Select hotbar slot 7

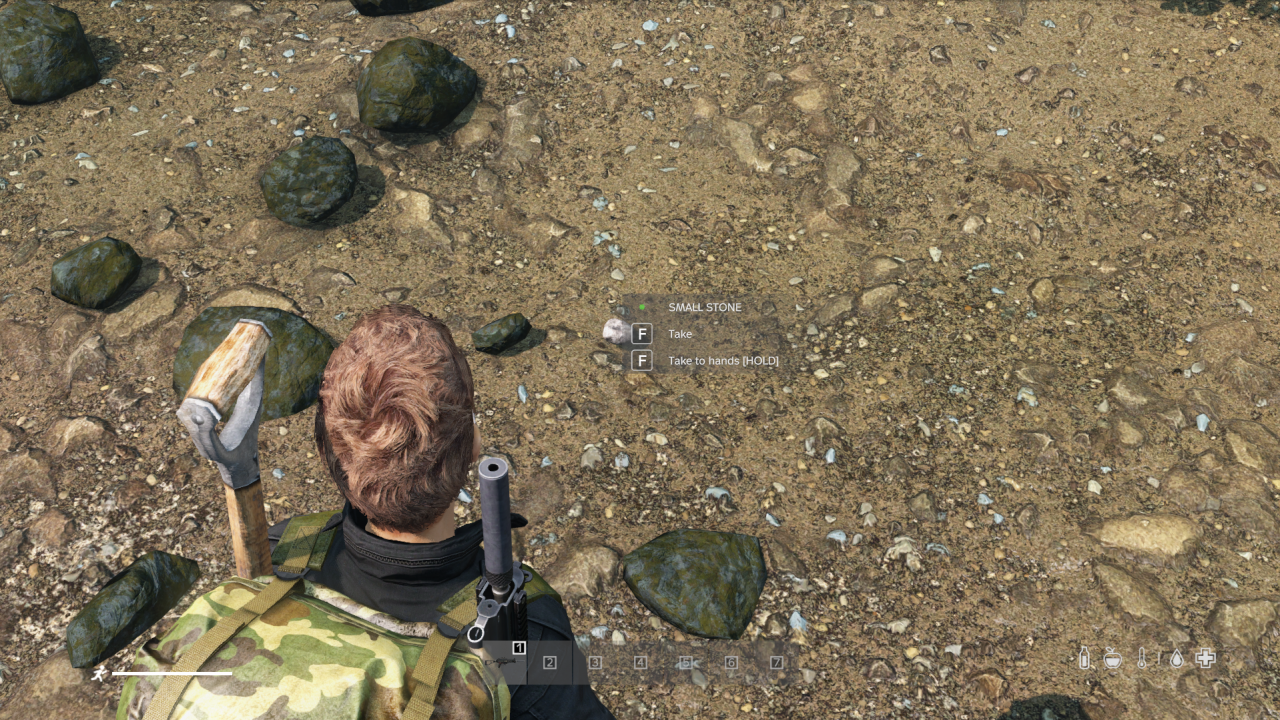(x=776, y=663)
